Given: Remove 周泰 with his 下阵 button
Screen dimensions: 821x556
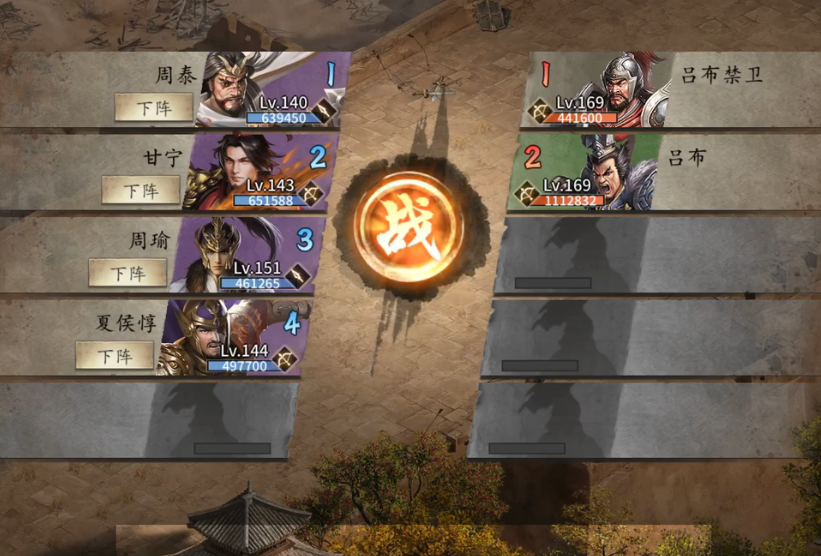Looking at the screenshot, I should pos(153,107).
